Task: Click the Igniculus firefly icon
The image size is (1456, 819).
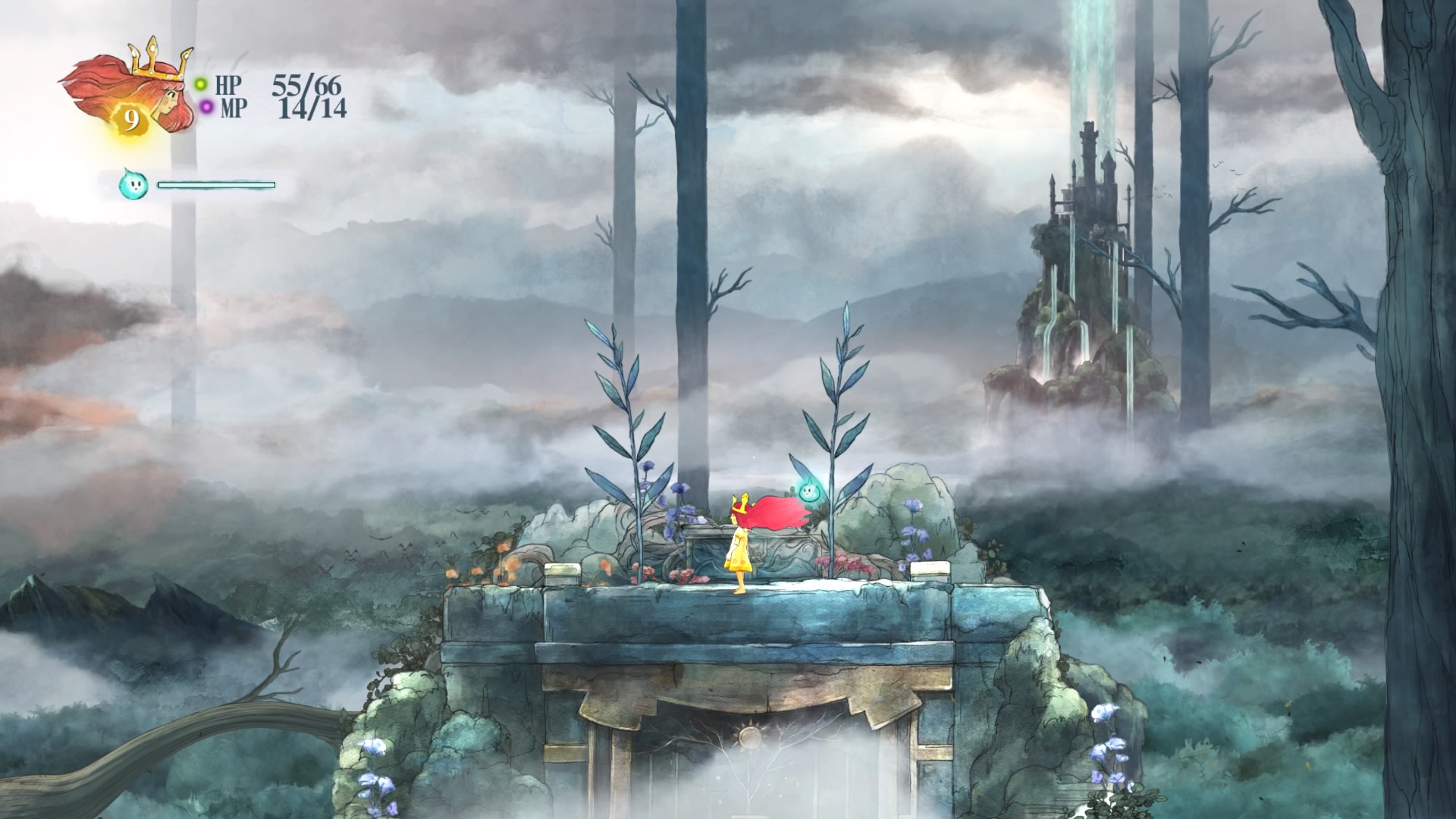Action: (133, 184)
